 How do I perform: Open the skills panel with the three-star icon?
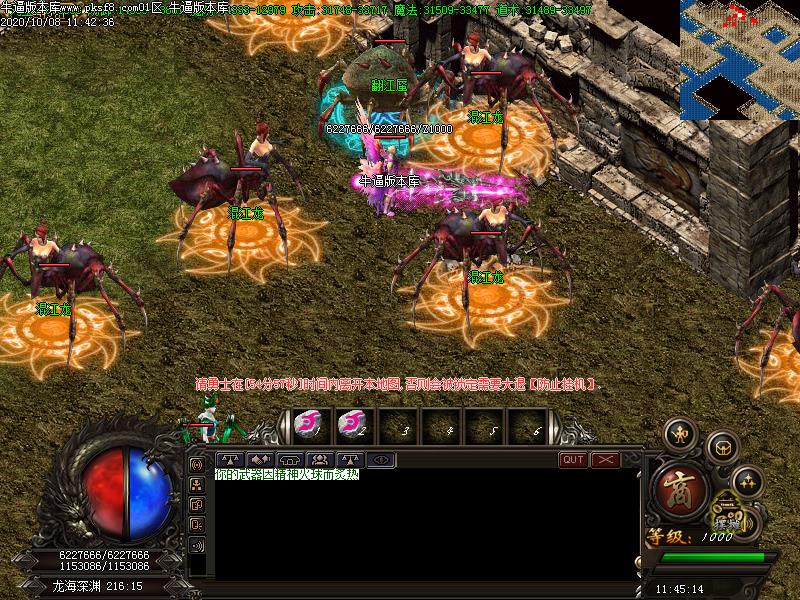point(747,482)
